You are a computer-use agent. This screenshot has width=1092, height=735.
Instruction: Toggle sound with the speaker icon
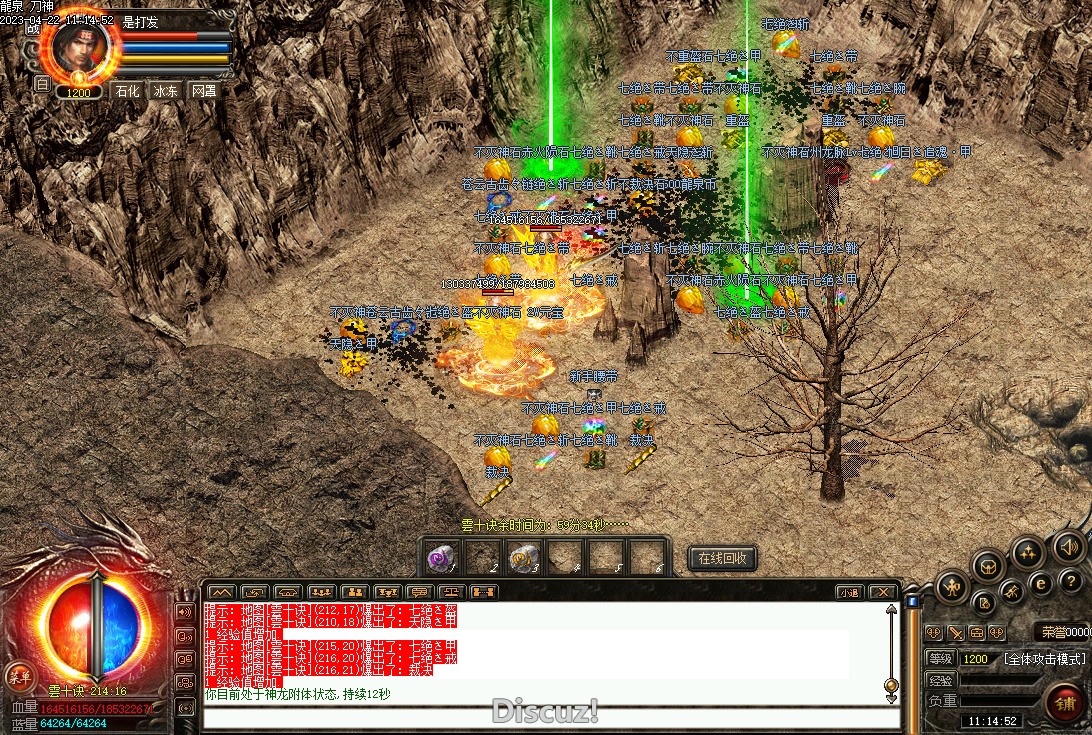(1067, 546)
